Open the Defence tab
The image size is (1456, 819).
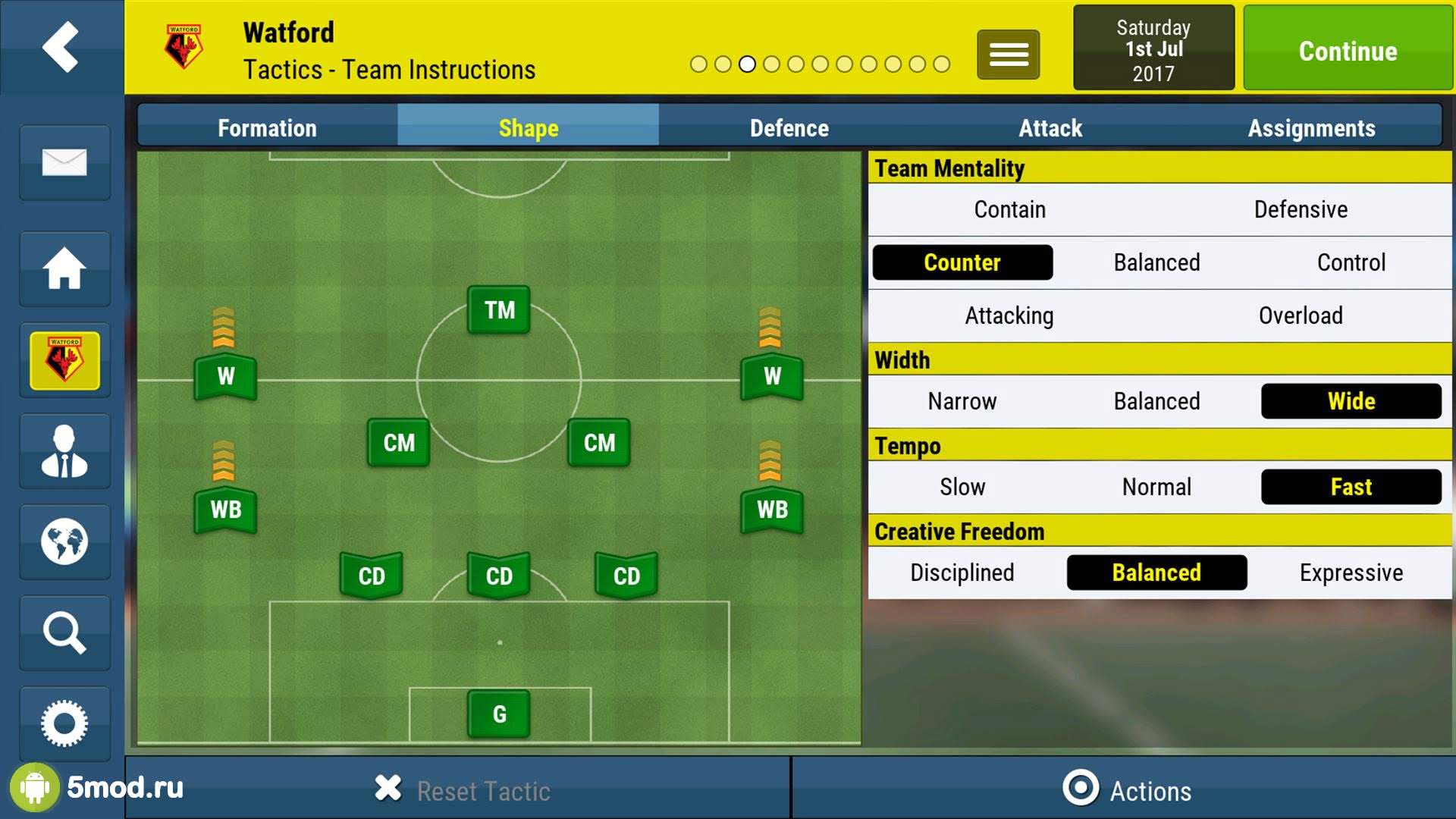tap(789, 128)
